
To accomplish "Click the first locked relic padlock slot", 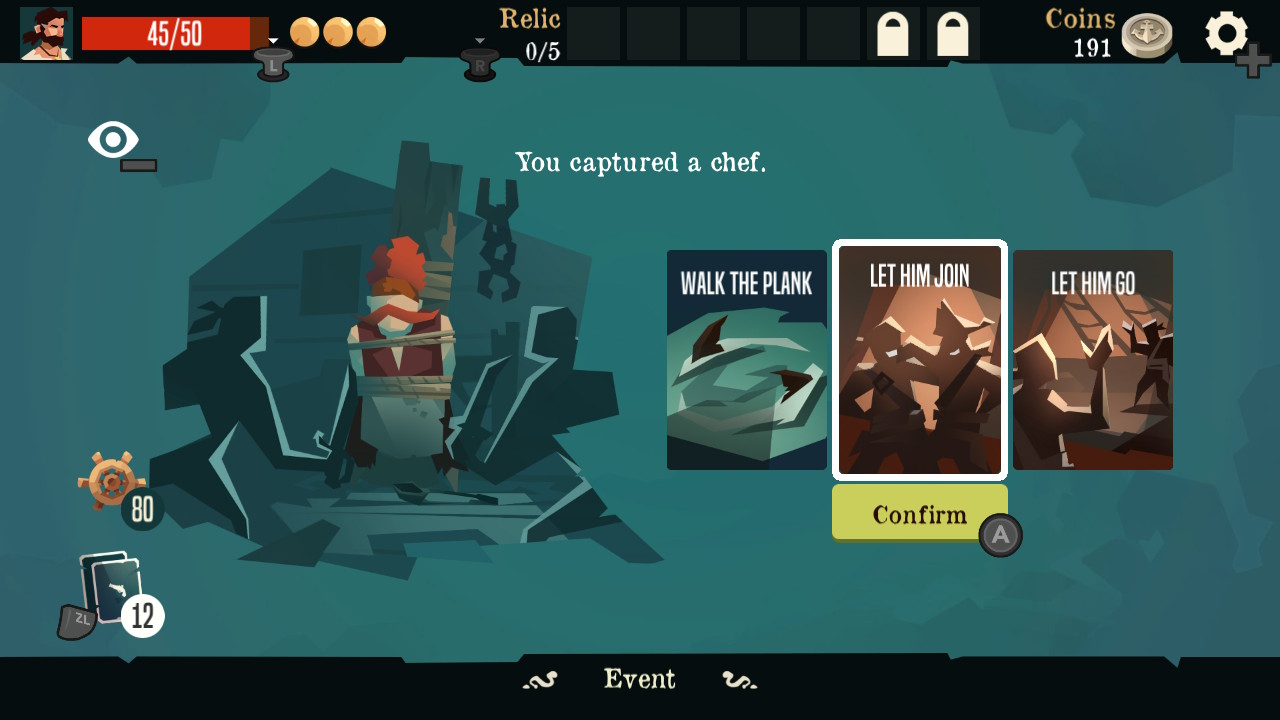I will pyautogui.click(x=891, y=33).
